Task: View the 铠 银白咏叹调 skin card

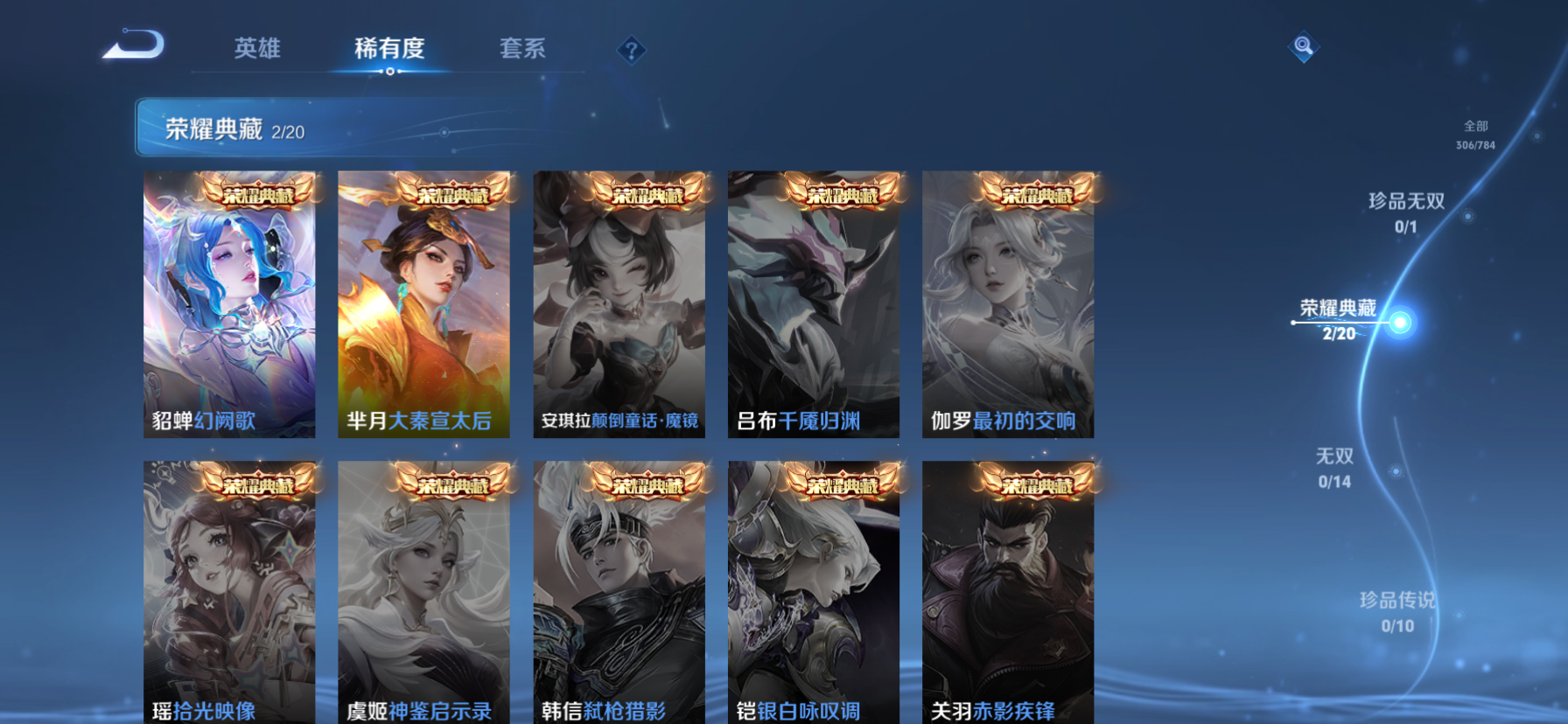Action: (813, 592)
